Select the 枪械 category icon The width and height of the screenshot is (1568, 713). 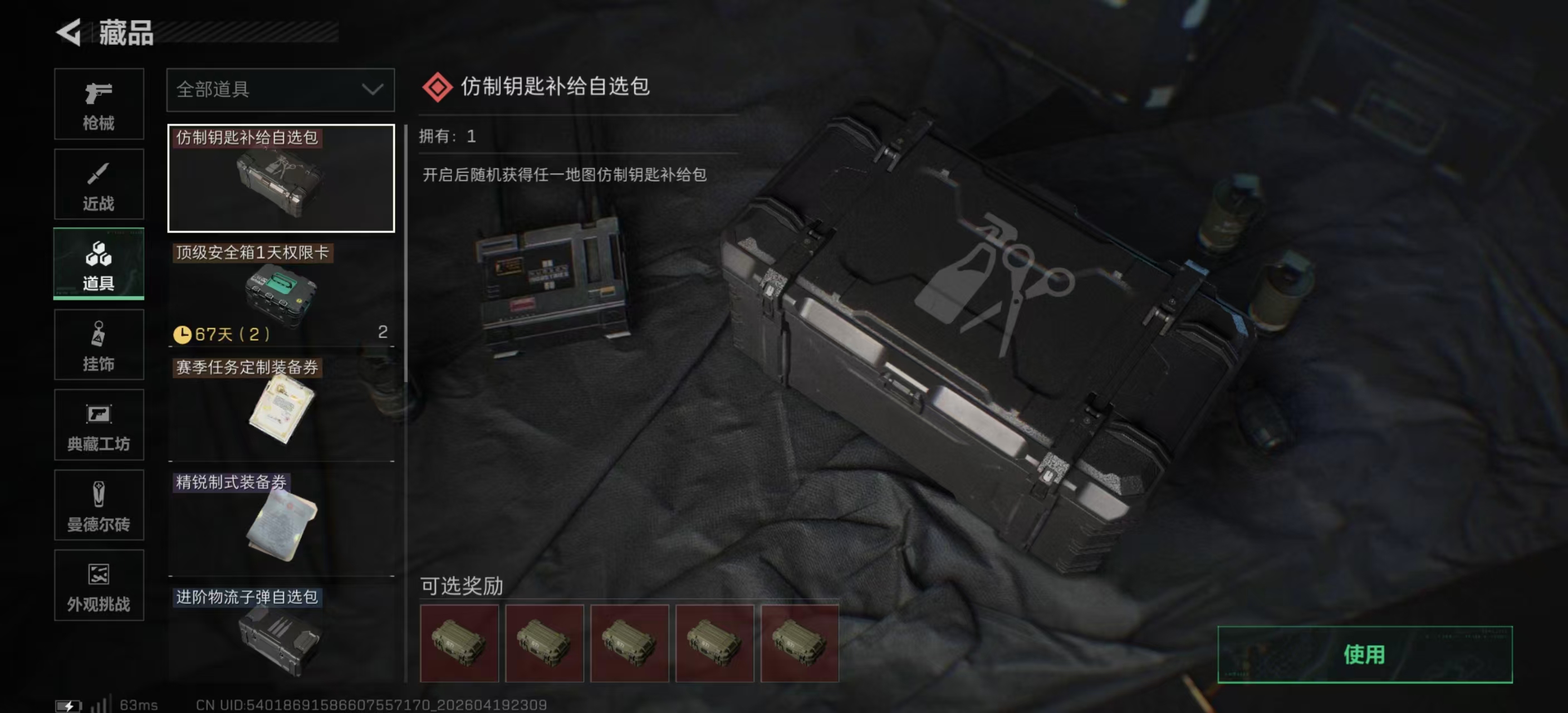99,104
